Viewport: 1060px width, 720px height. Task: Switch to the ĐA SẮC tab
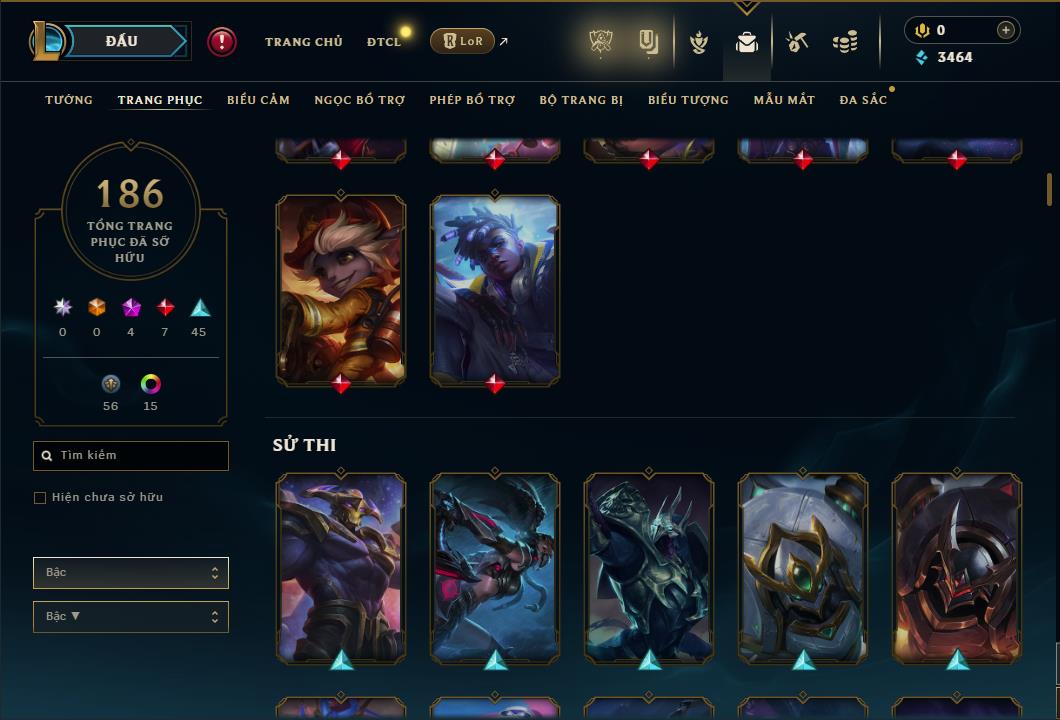863,100
